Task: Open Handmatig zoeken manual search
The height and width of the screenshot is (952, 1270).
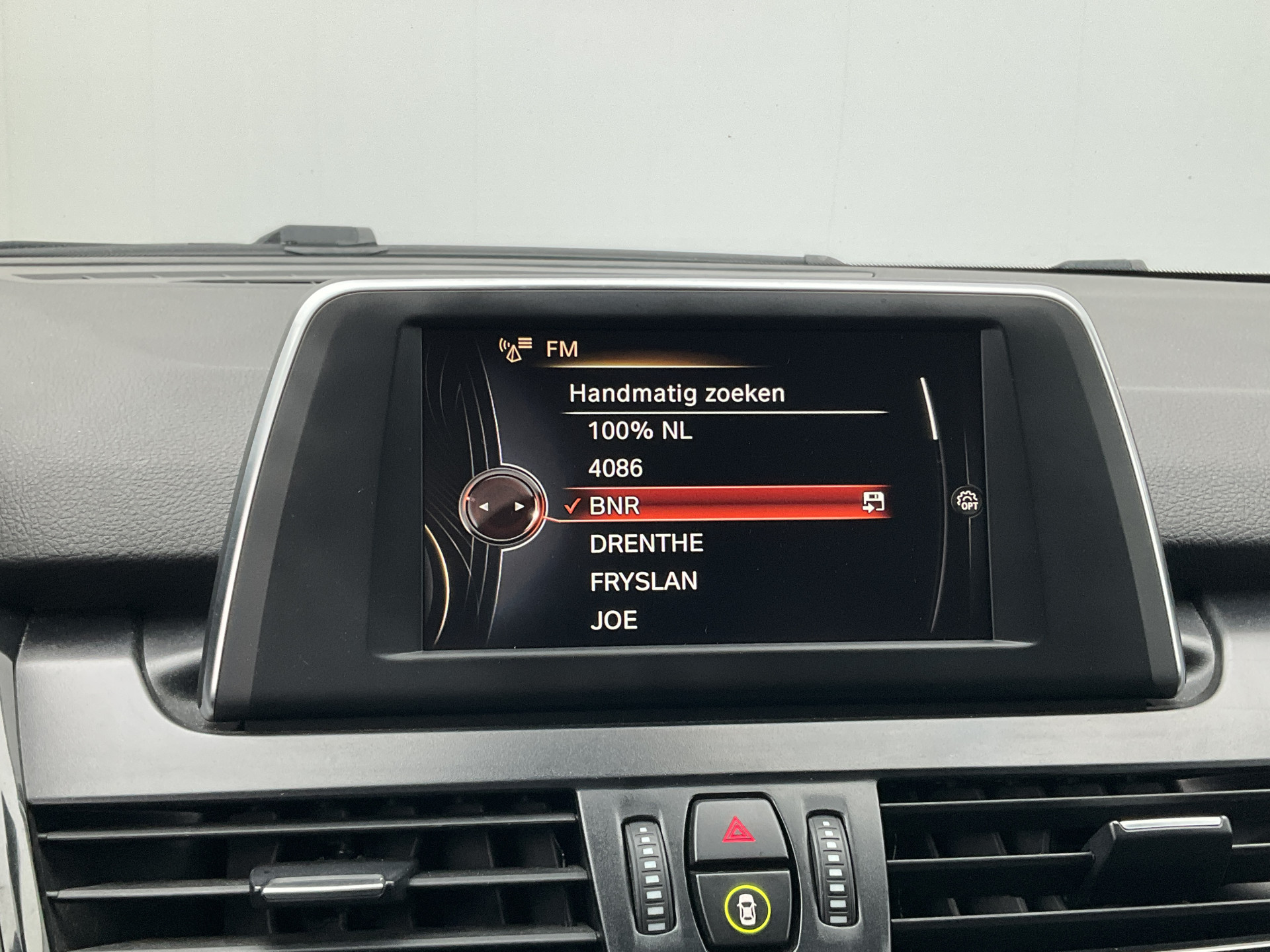Action: point(677,394)
